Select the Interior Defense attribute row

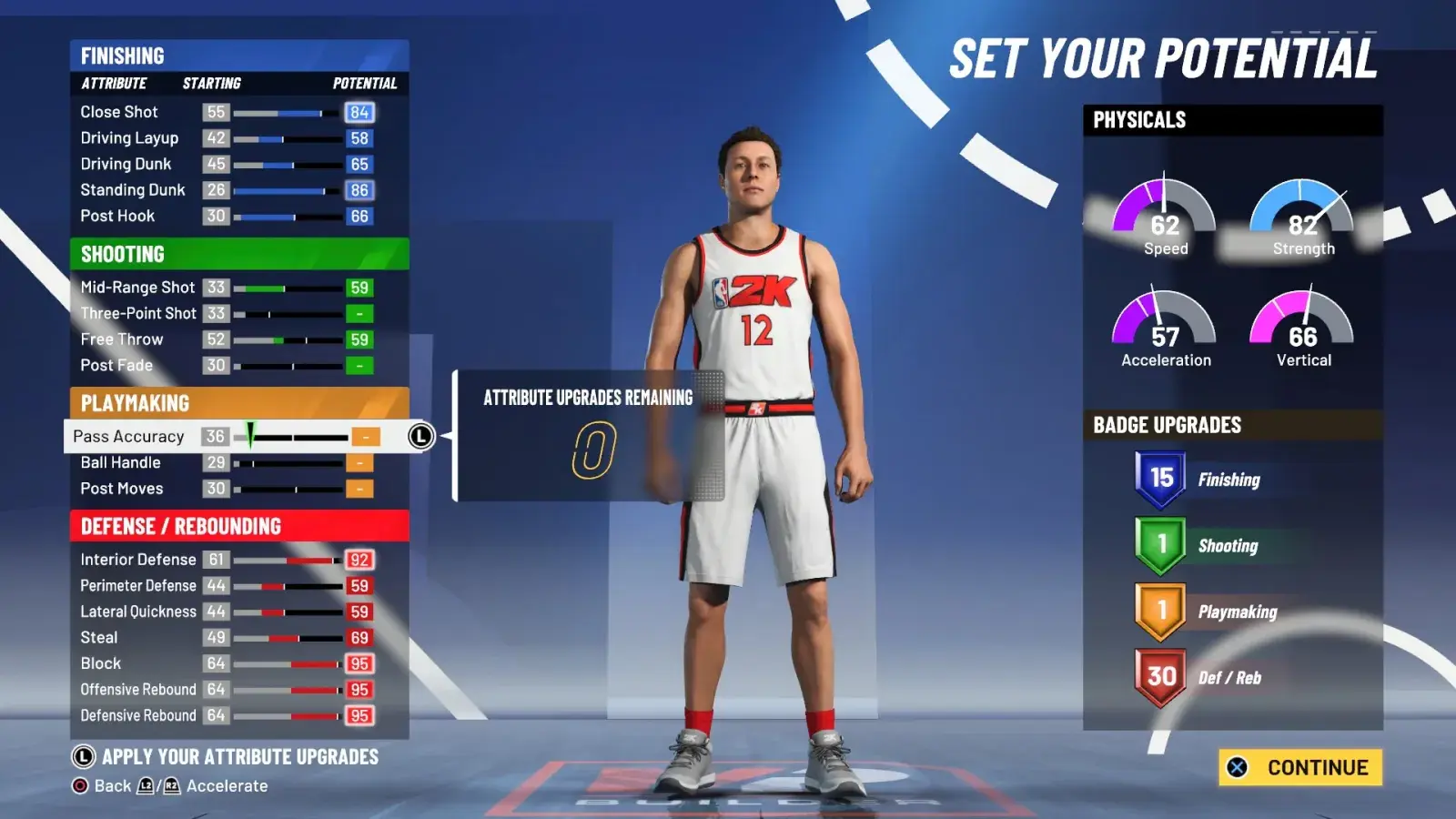(x=227, y=560)
